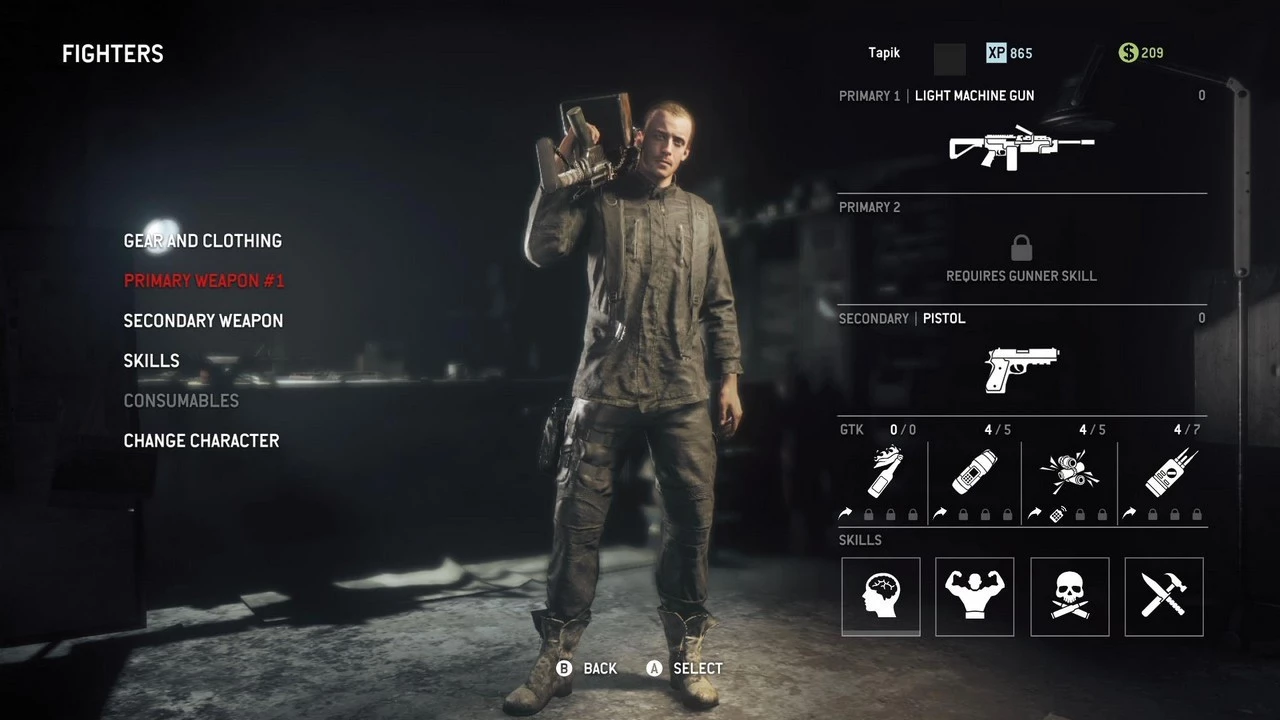Select the Molotov cocktail GTK item
Image resolution: width=1280 pixels, height=720 pixels.
click(x=882, y=472)
